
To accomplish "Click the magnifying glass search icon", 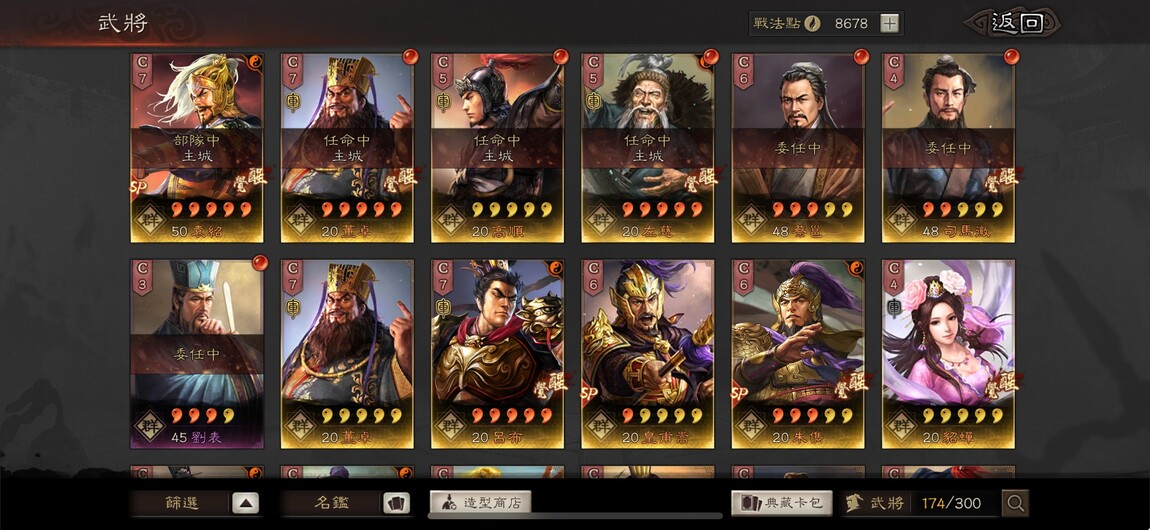I will 1015,503.
